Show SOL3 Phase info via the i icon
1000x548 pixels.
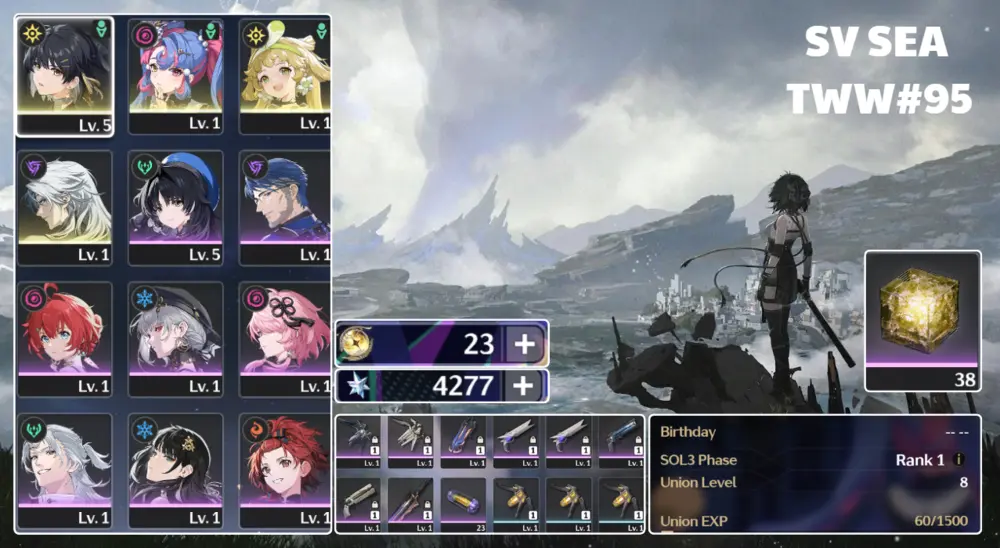(x=959, y=460)
